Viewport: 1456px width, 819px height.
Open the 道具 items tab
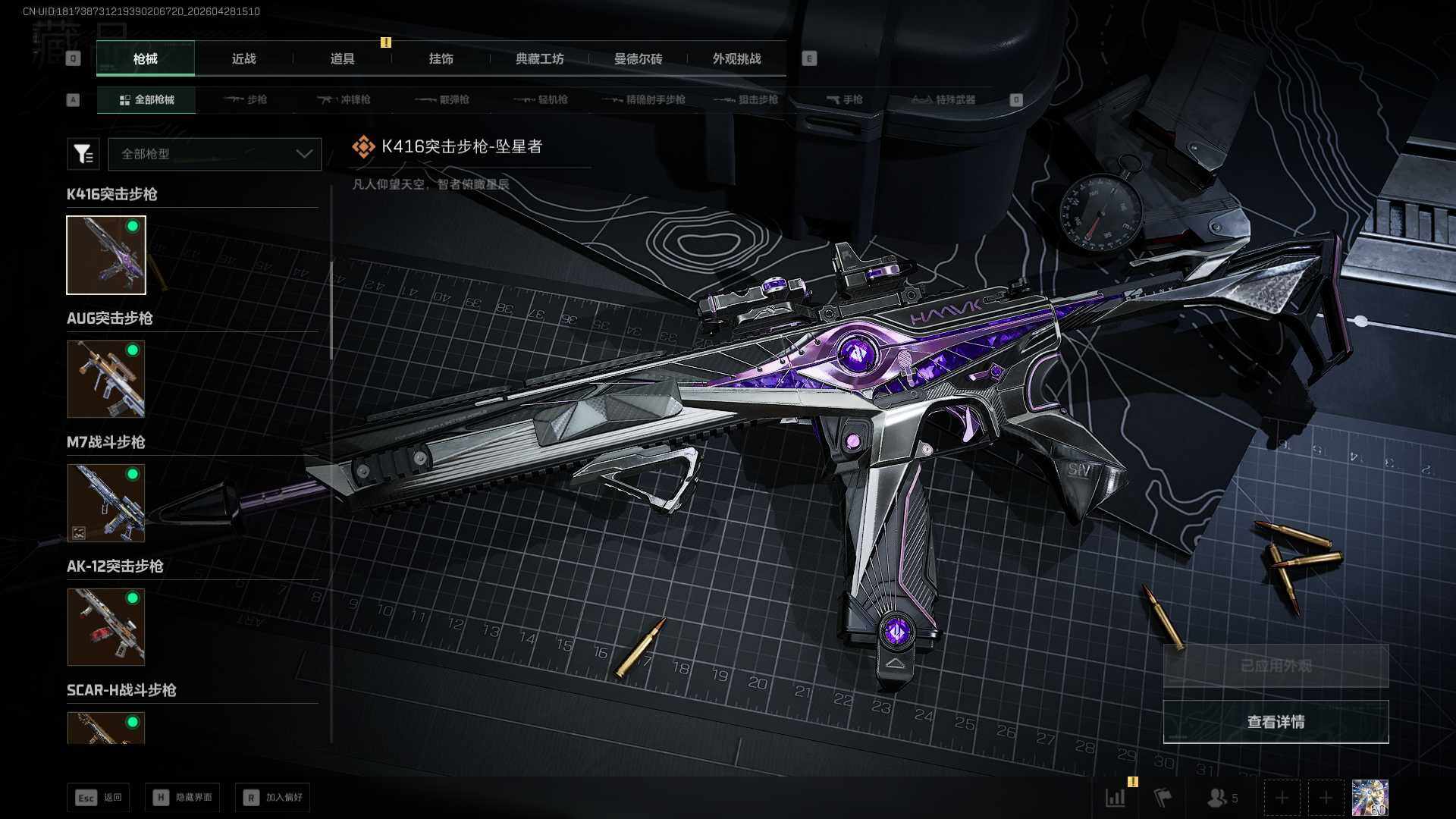pos(342,59)
